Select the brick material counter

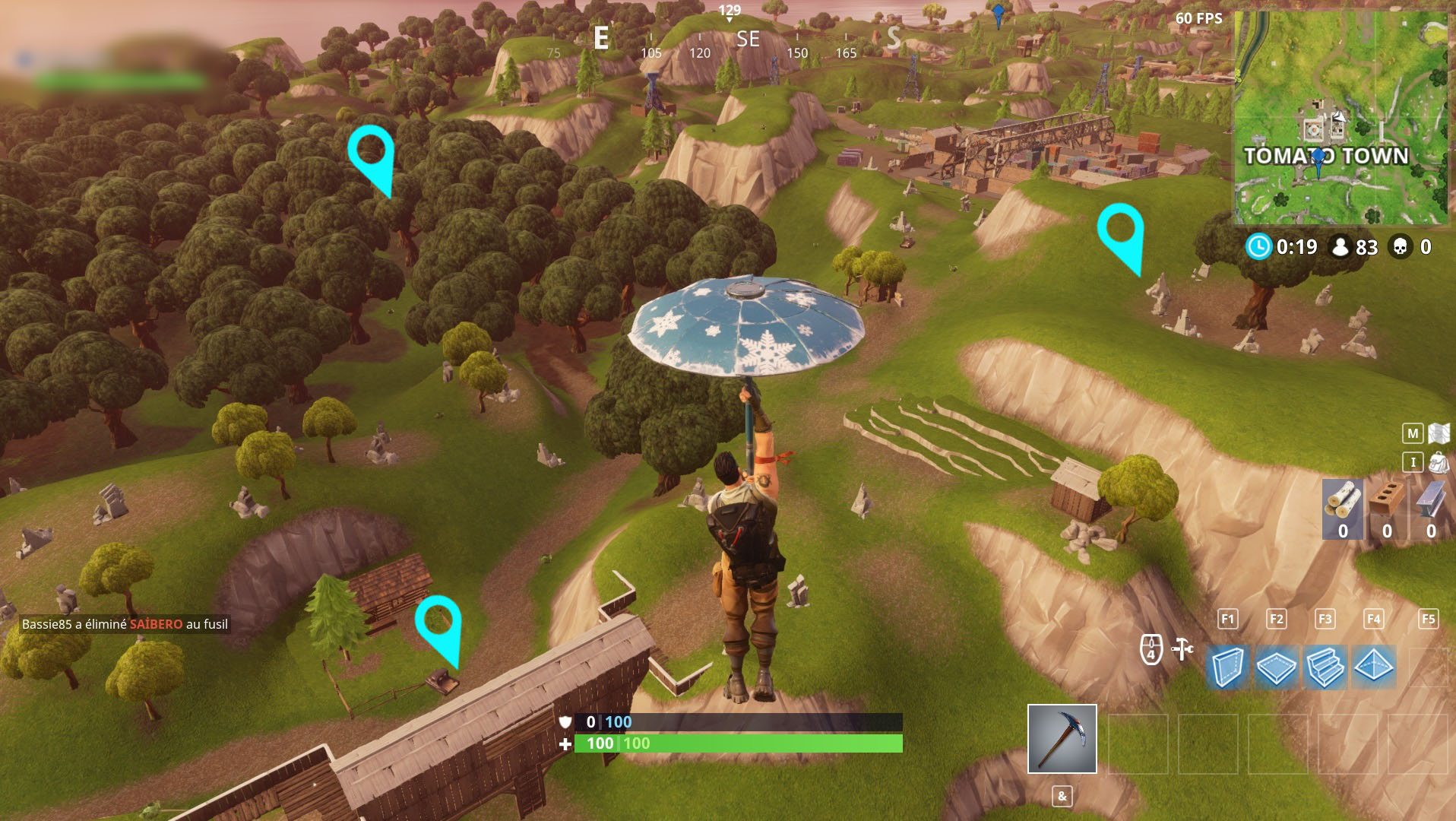1387,509
